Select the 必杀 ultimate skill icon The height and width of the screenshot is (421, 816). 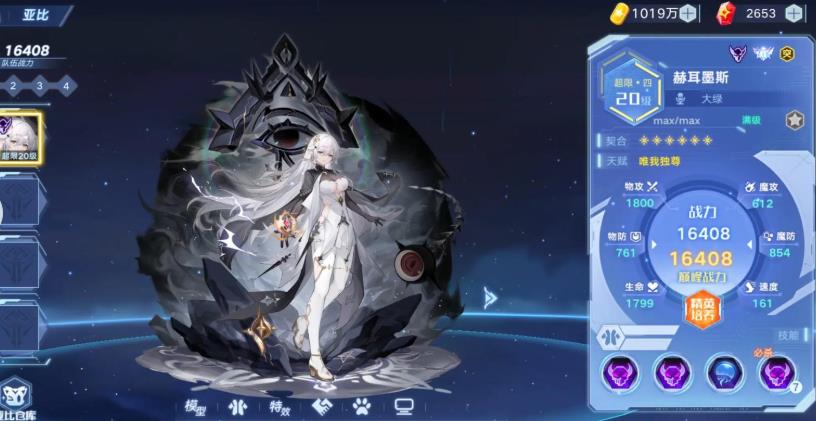(776, 373)
